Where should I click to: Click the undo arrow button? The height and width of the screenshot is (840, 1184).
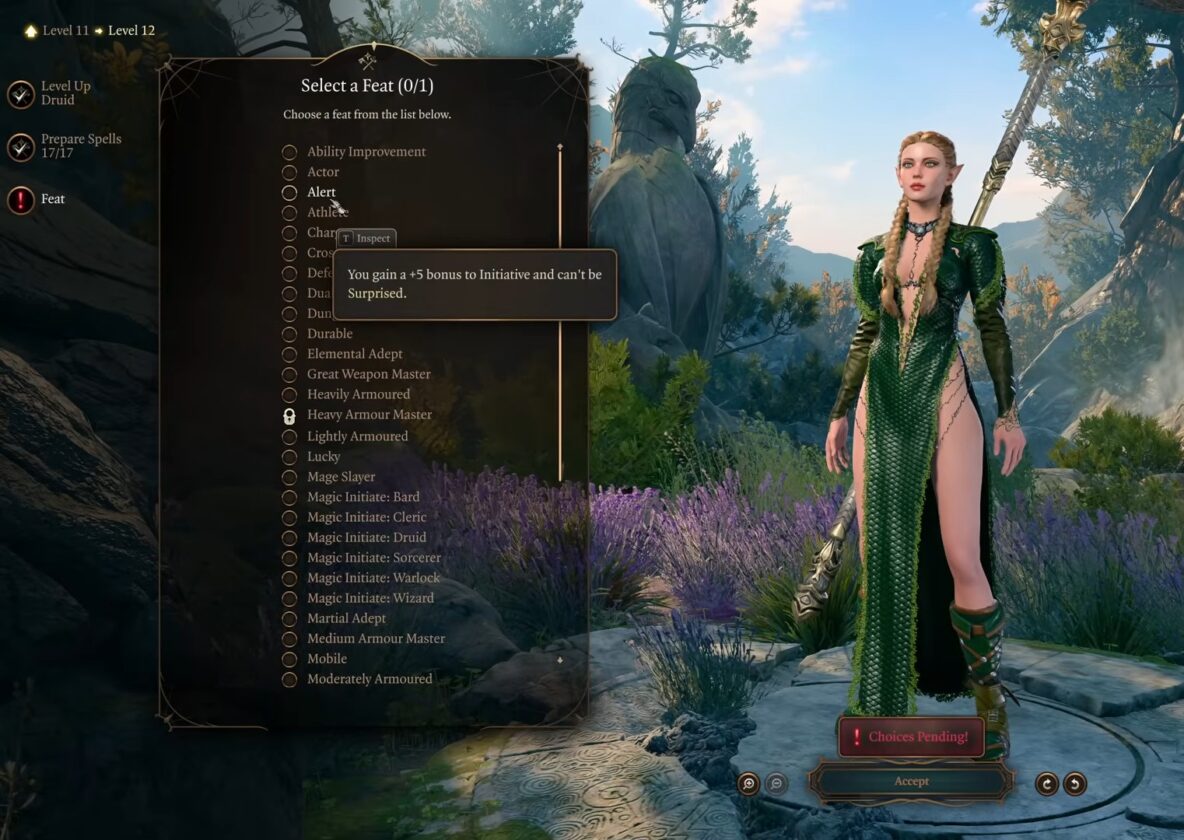(1075, 784)
